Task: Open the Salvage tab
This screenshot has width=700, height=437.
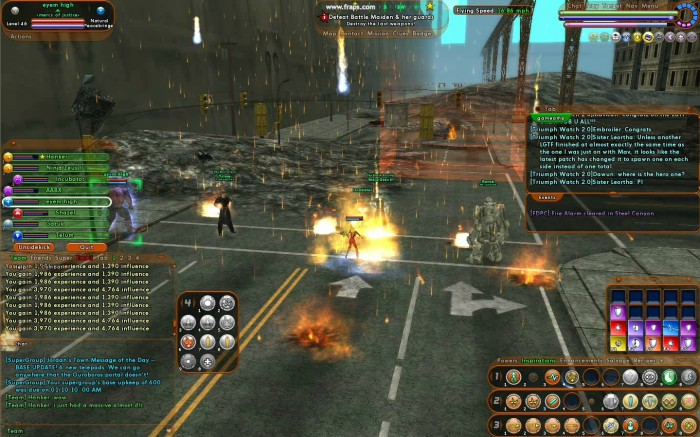Action: click(621, 359)
